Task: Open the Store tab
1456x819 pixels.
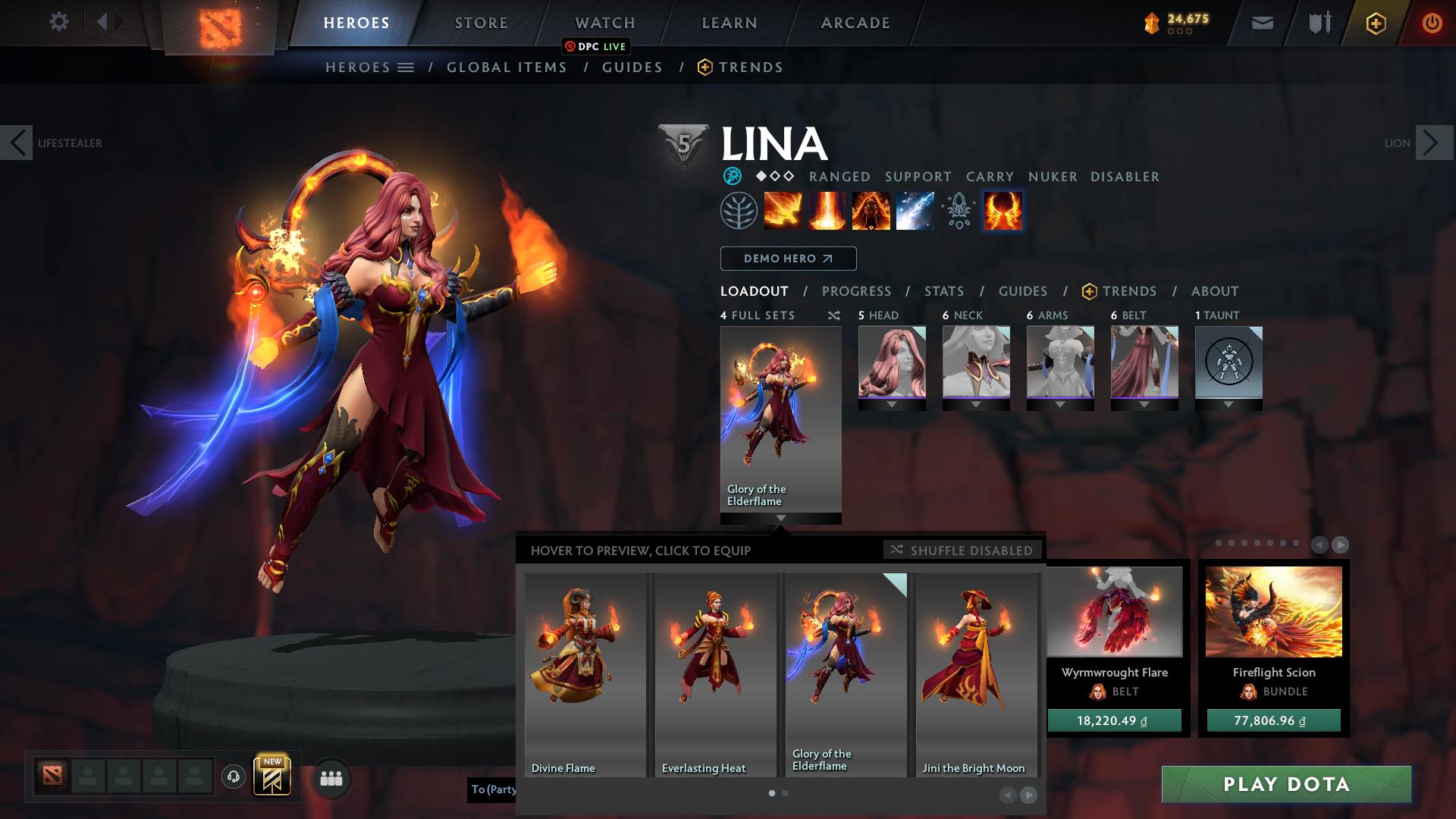Action: point(481,23)
